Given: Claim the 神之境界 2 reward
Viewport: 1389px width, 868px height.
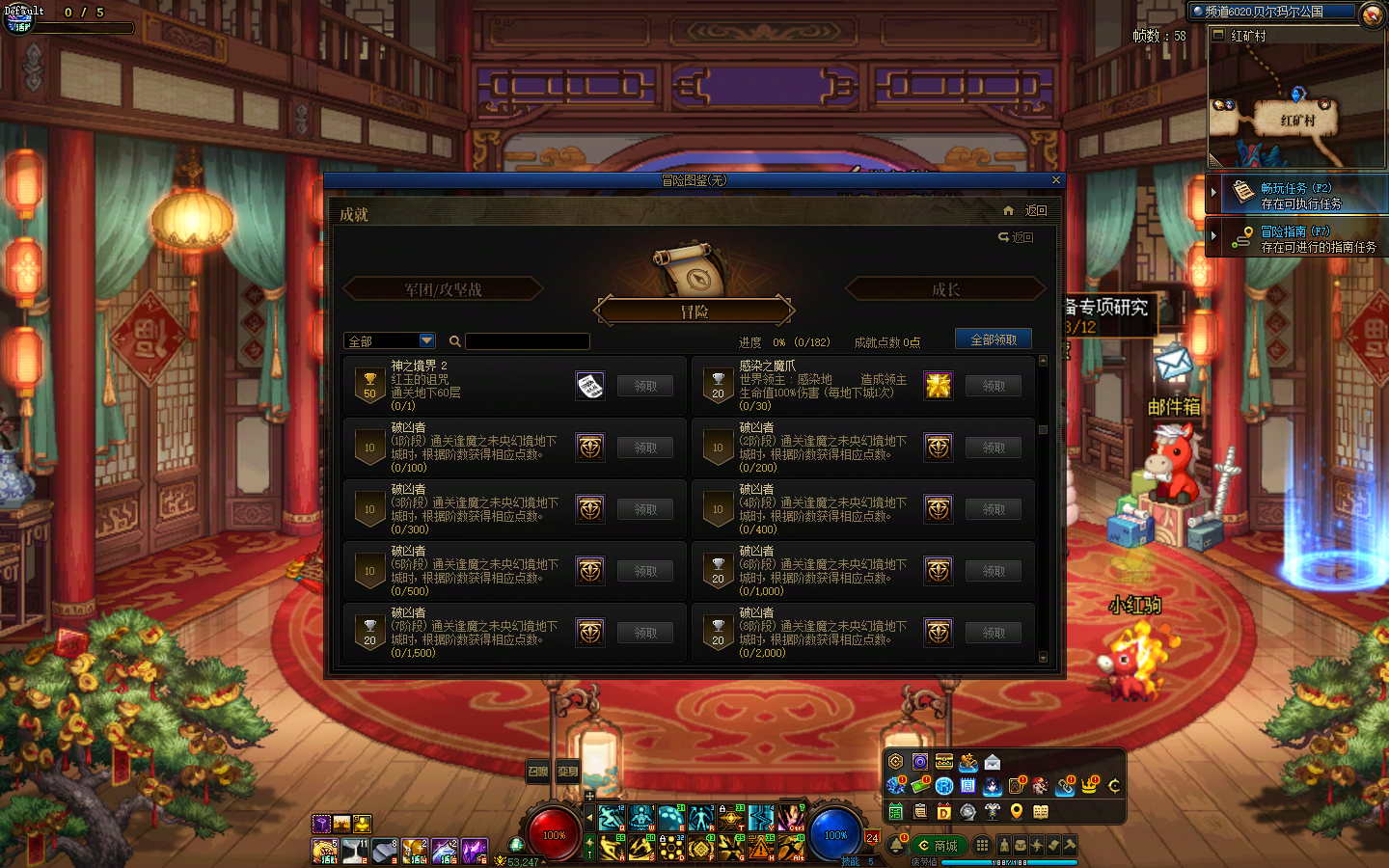Looking at the screenshot, I should coord(645,386).
